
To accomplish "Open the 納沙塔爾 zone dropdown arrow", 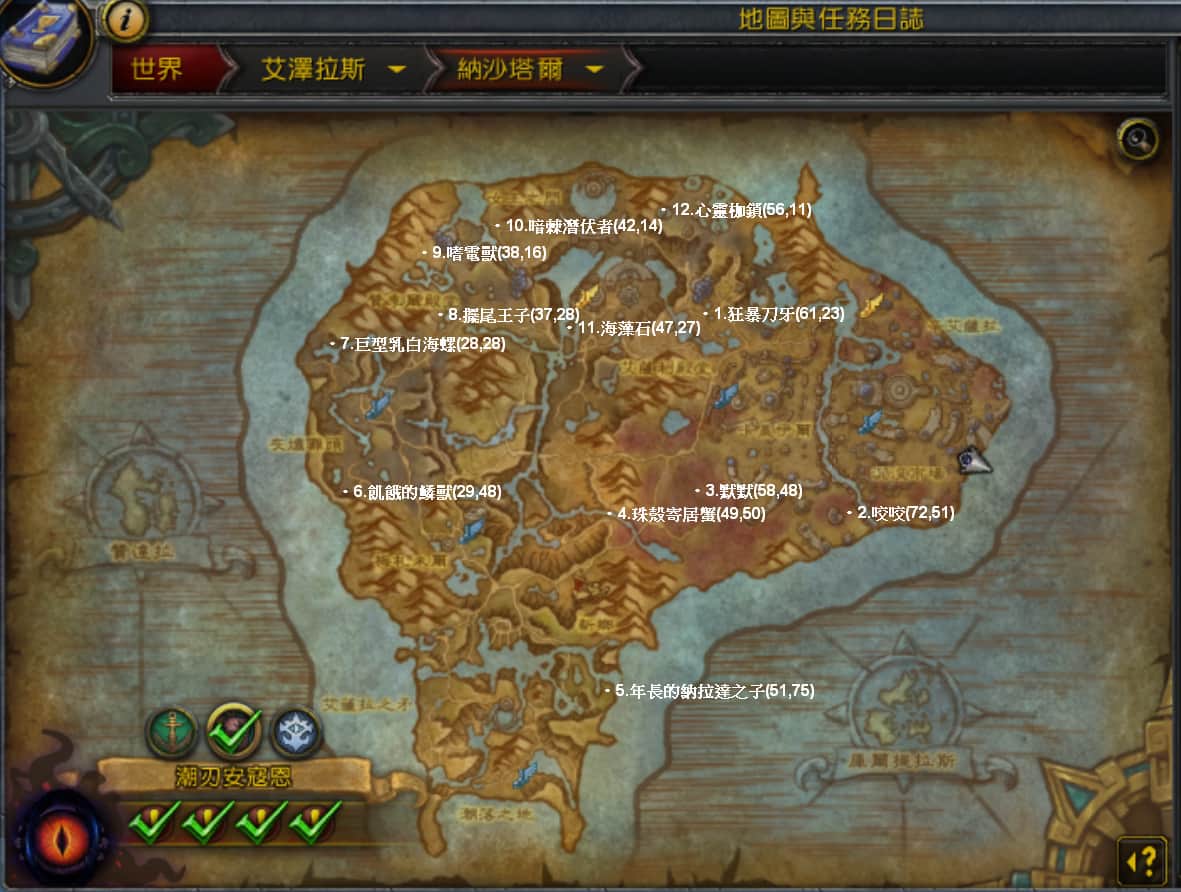I will [594, 70].
